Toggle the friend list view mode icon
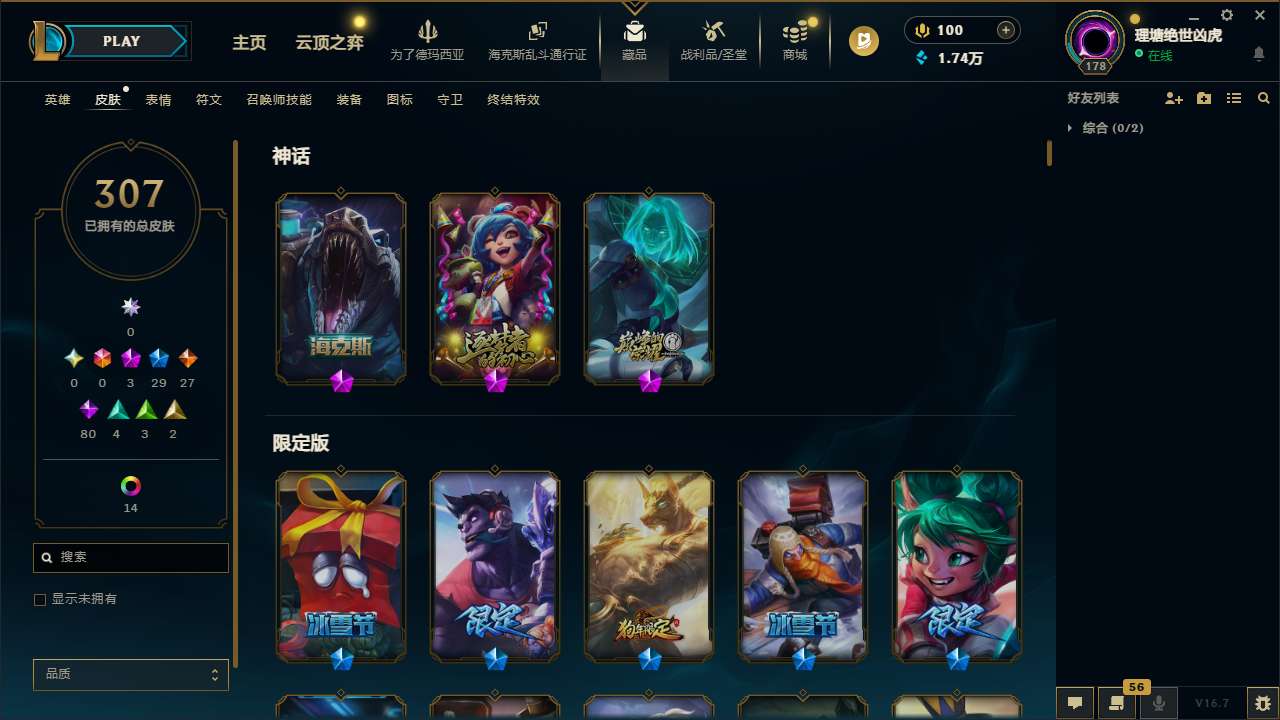Viewport: 1280px width, 720px height. [1234, 98]
